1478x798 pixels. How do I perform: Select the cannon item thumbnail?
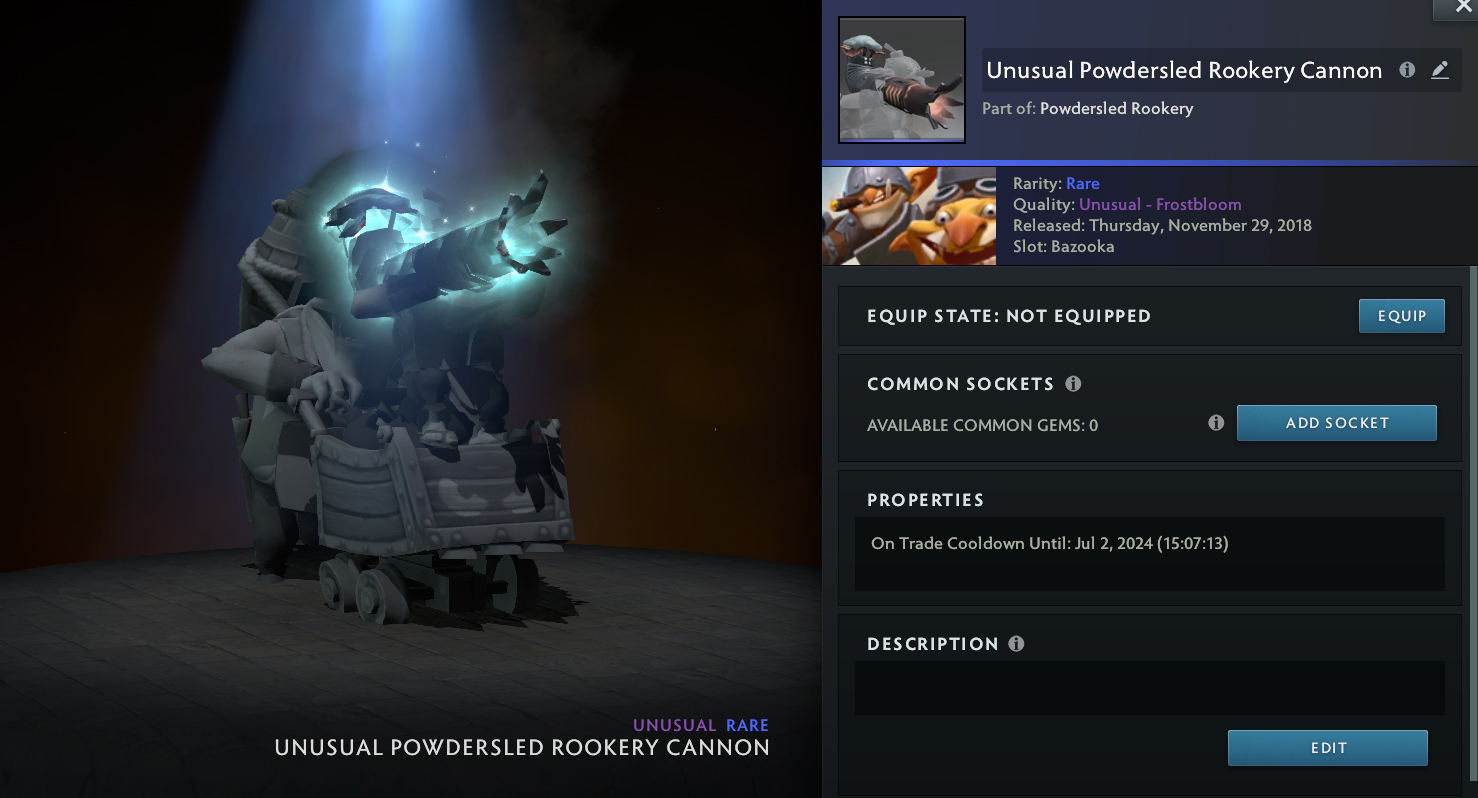901,80
